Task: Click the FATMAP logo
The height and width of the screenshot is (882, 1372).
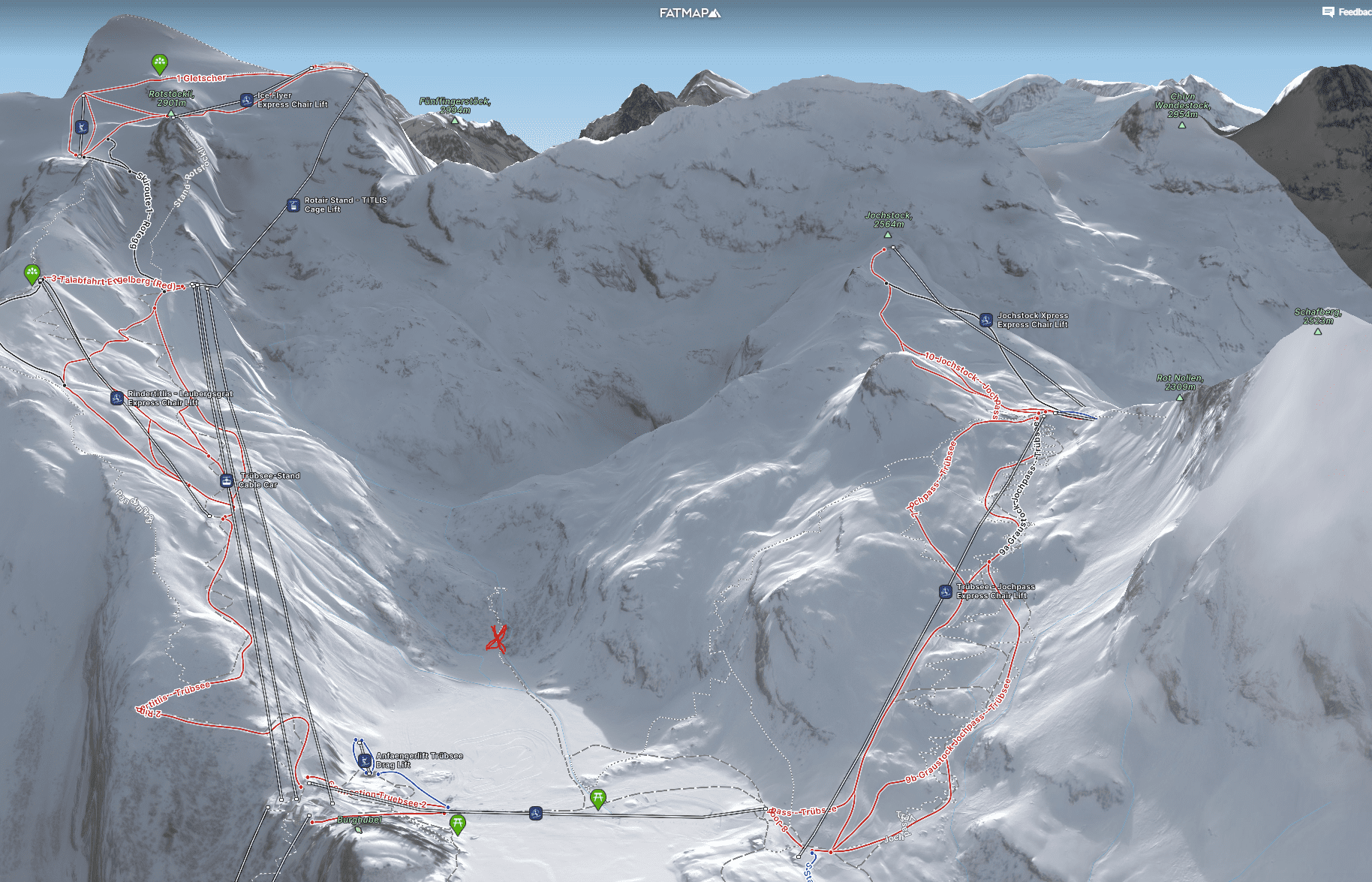Action: pos(690,13)
